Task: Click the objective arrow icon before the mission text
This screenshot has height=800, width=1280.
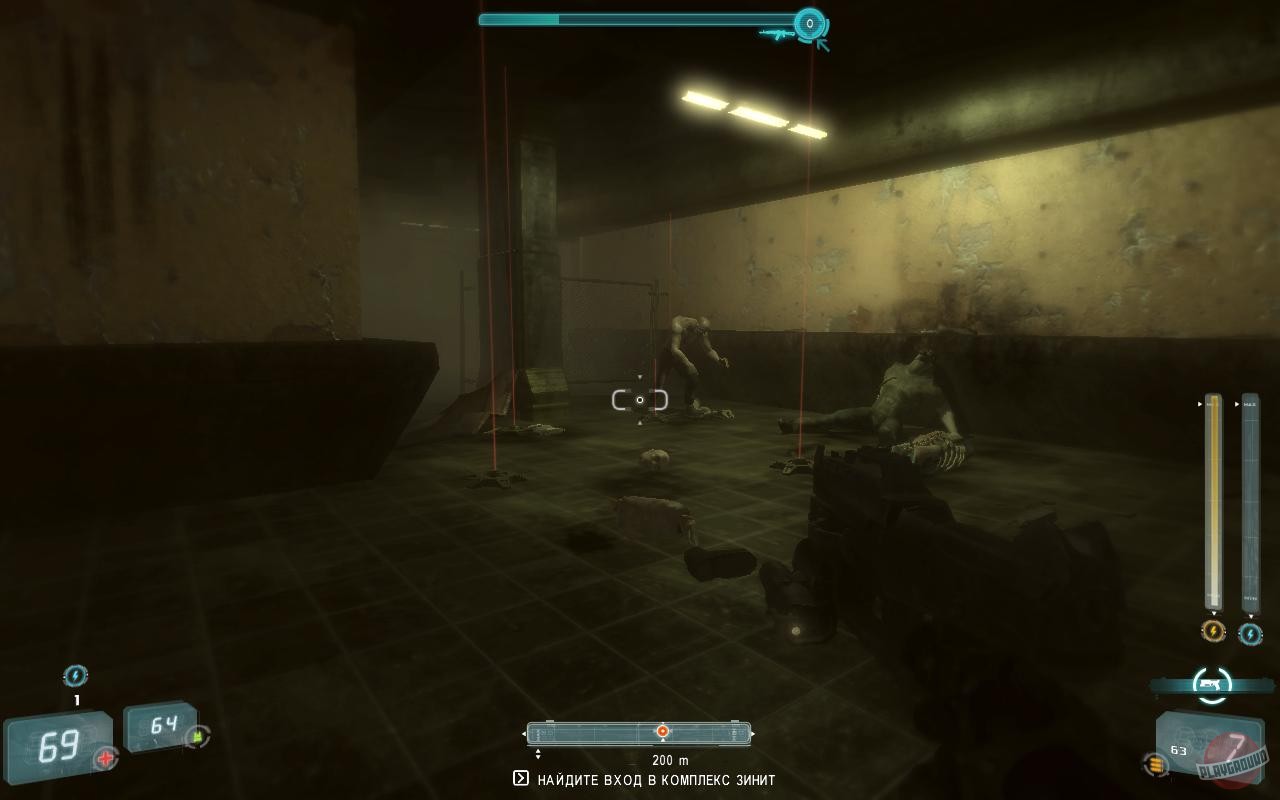Action: (x=522, y=778)
